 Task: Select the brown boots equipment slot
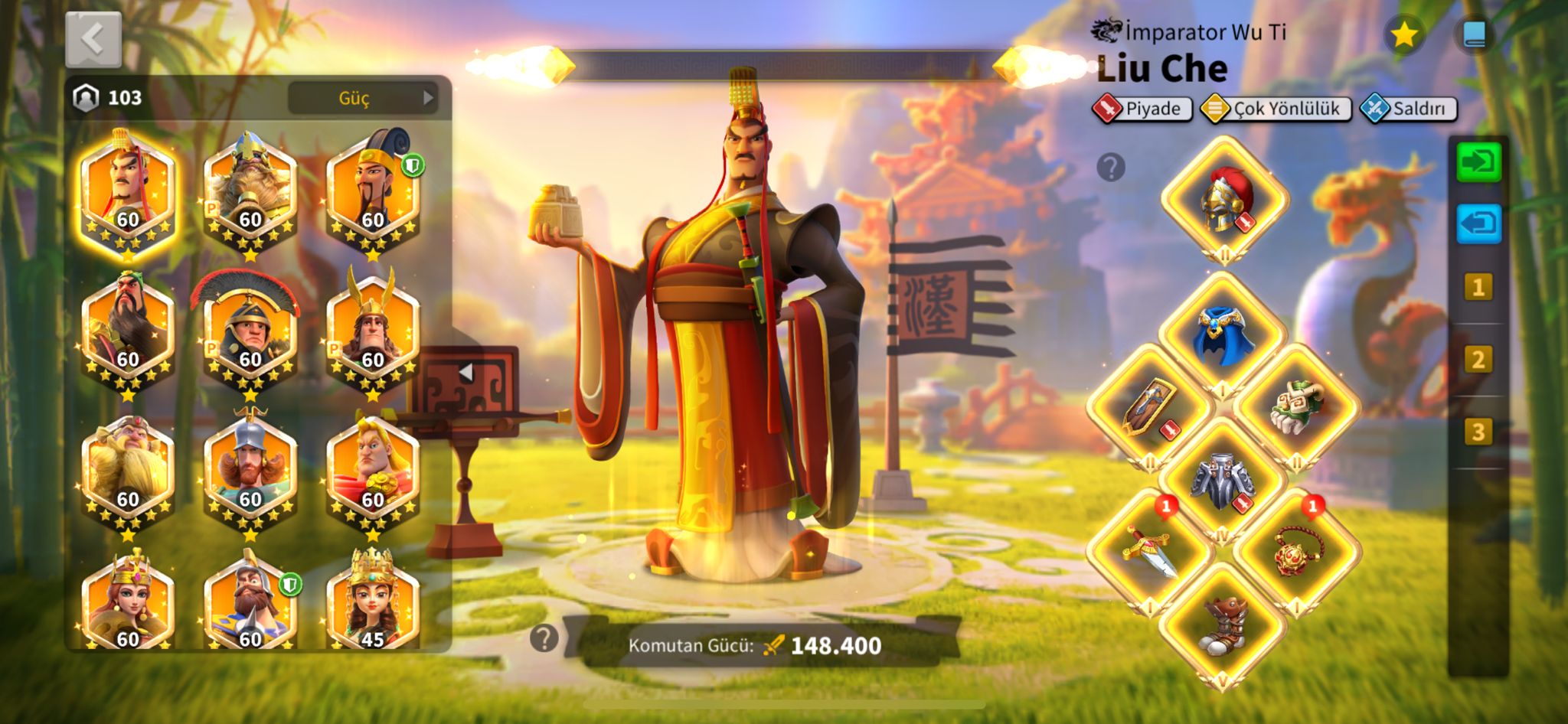pos(1223,625)
